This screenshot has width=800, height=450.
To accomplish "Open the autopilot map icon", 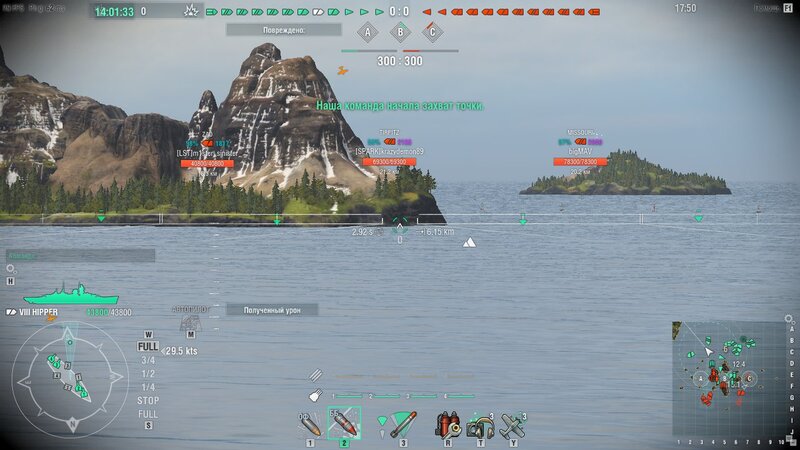I will [189, 321].
